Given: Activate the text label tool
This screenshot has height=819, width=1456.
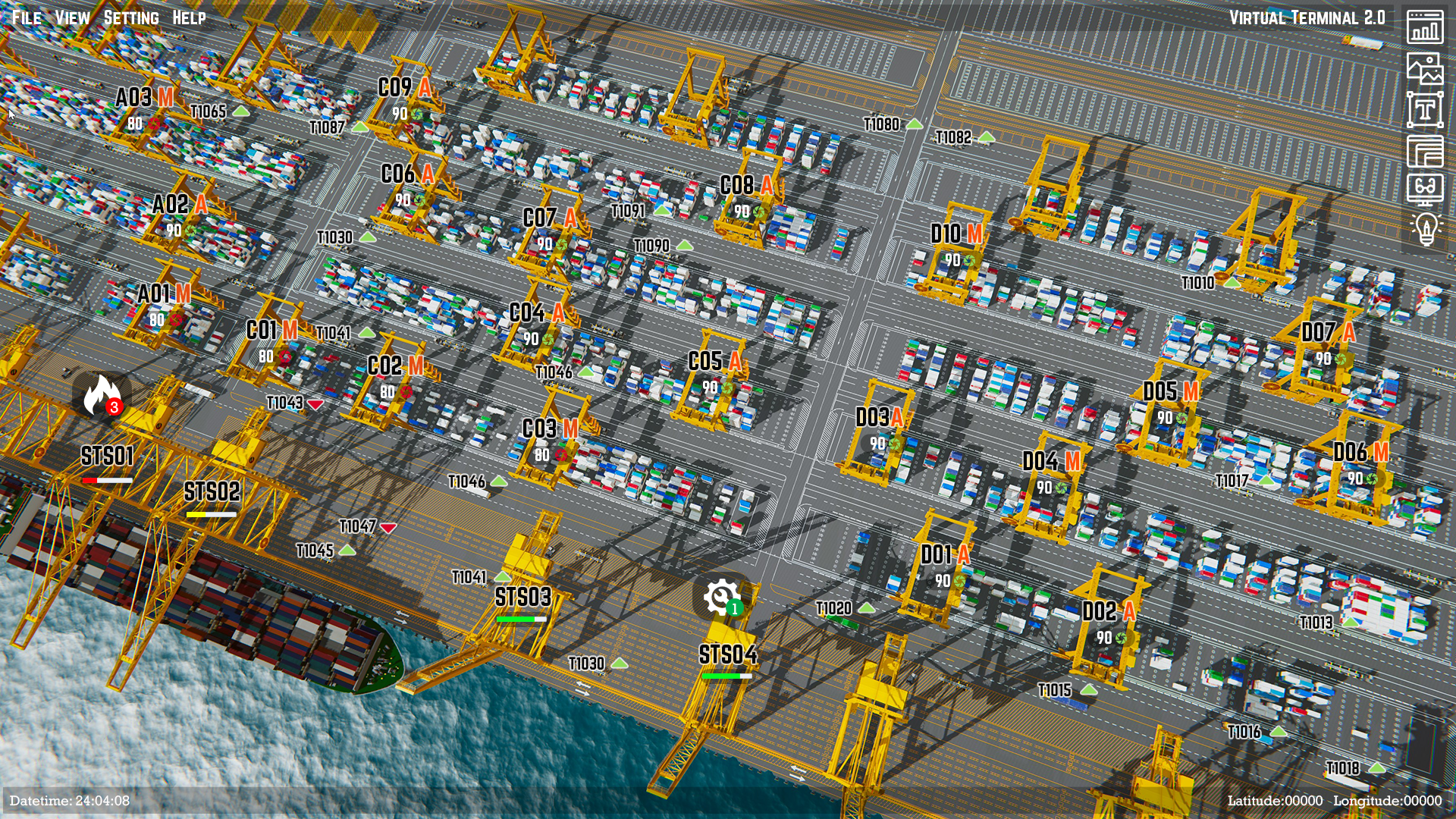Looking at the screenshot, I should pyautogui.click(x=1425, y=110).
